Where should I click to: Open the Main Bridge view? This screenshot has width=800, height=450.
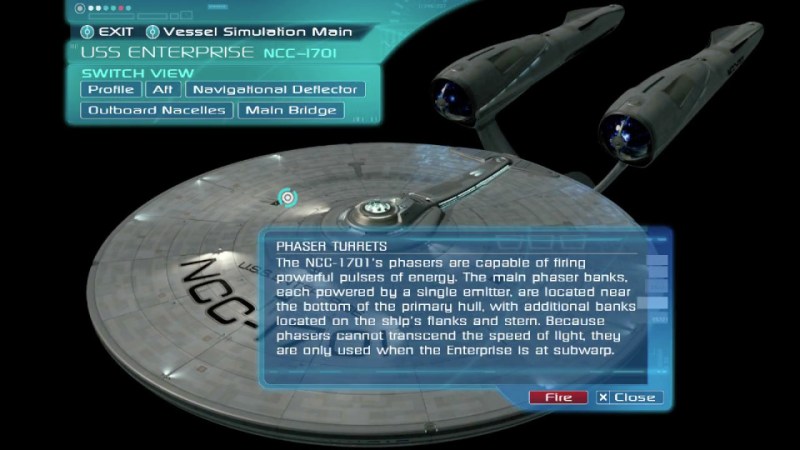click(291, 110)
